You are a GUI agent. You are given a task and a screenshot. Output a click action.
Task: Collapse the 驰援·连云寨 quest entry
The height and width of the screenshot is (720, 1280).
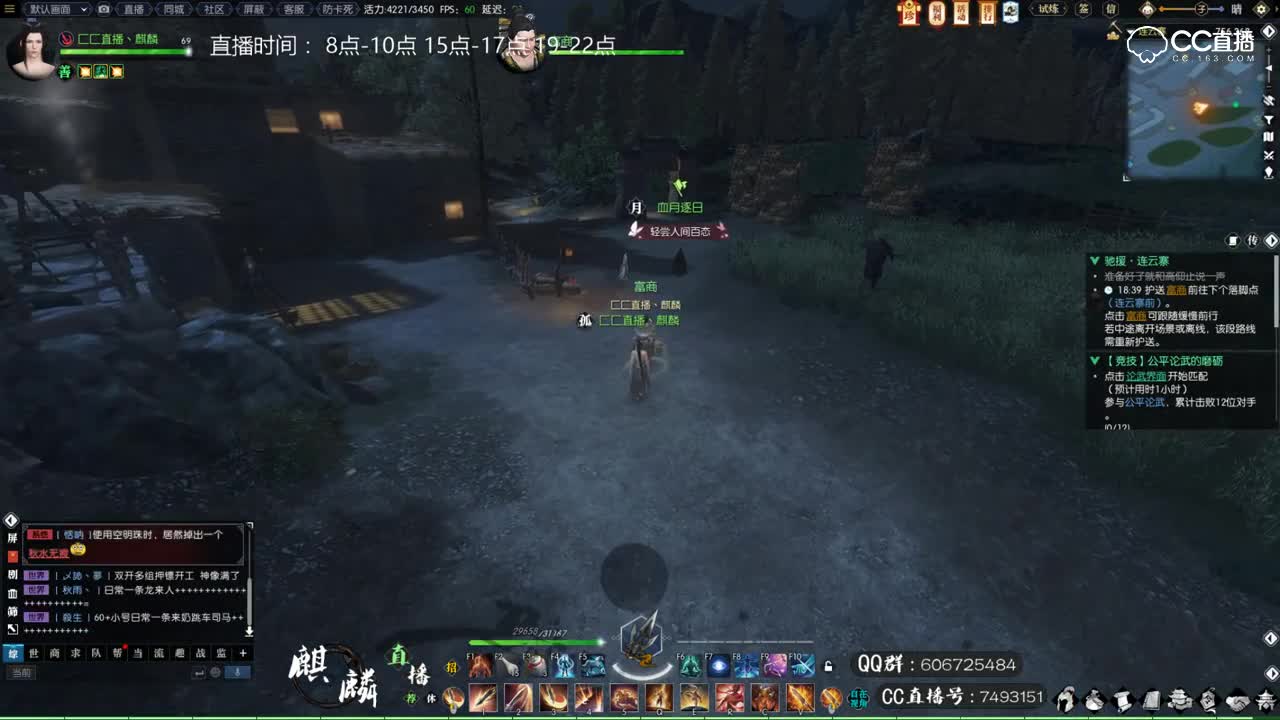tap(1094, 261)
